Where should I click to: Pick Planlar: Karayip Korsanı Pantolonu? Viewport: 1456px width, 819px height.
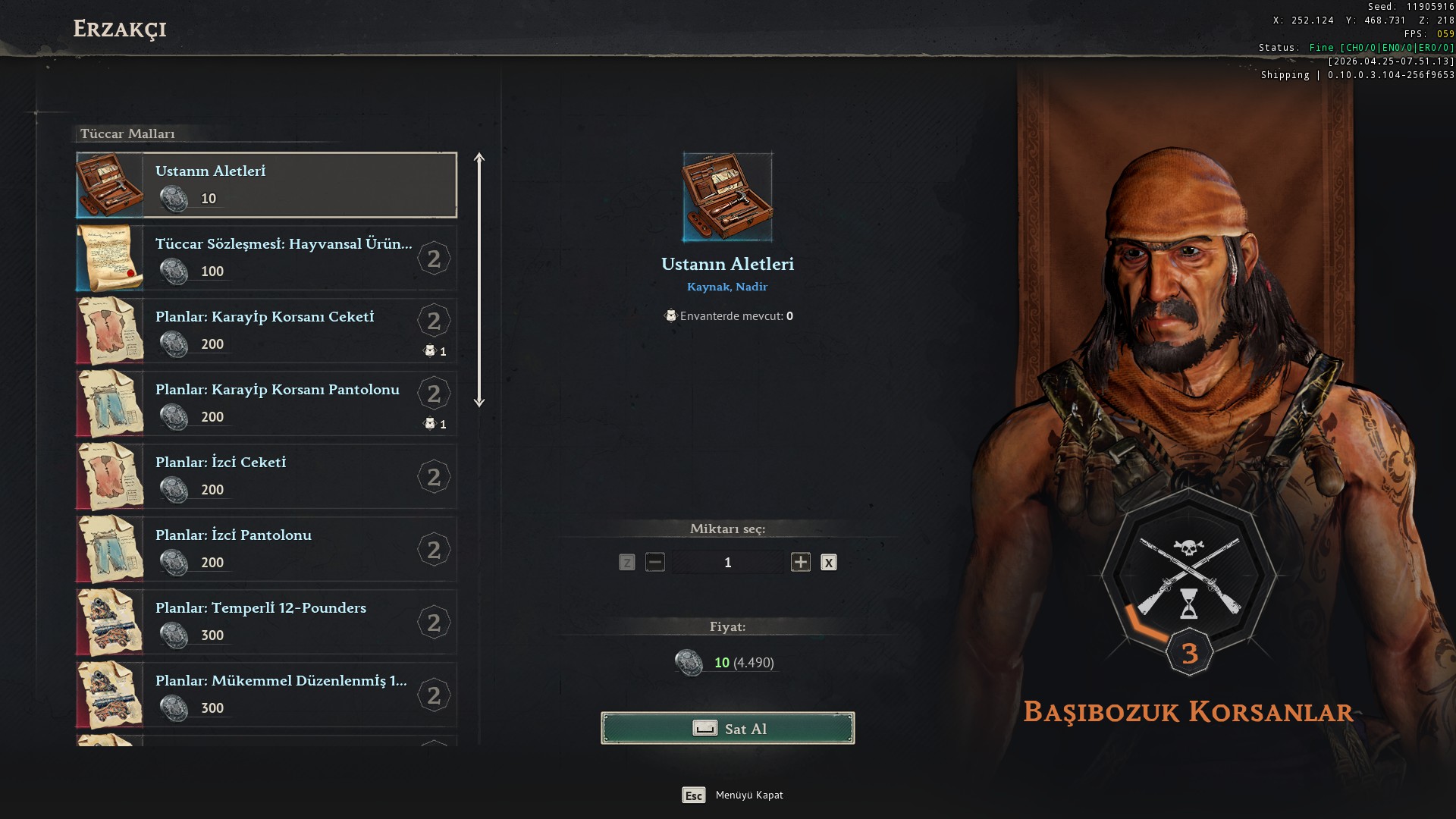tap(266, 403)
